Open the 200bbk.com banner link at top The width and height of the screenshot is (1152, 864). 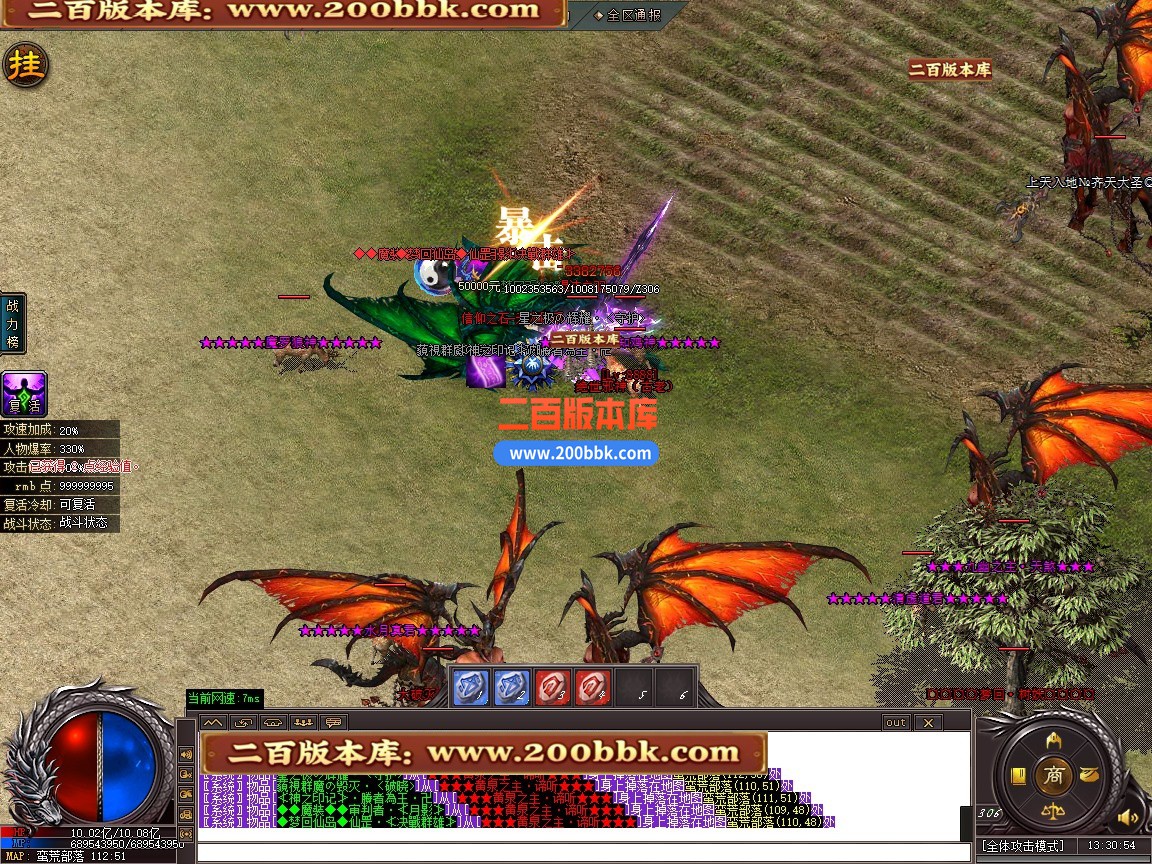point(283,12)
